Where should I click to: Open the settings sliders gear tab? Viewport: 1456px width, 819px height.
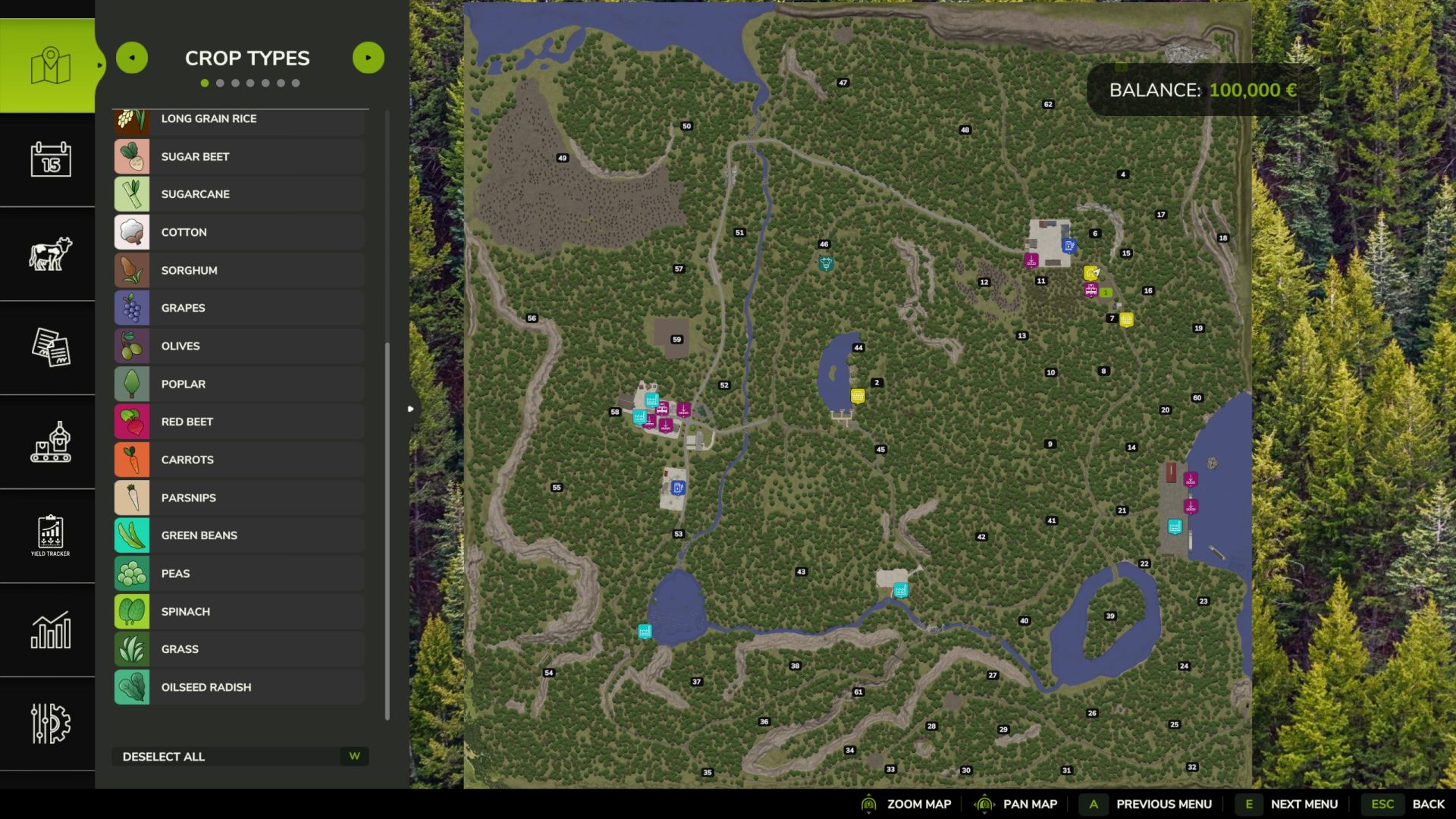point(50,723)
